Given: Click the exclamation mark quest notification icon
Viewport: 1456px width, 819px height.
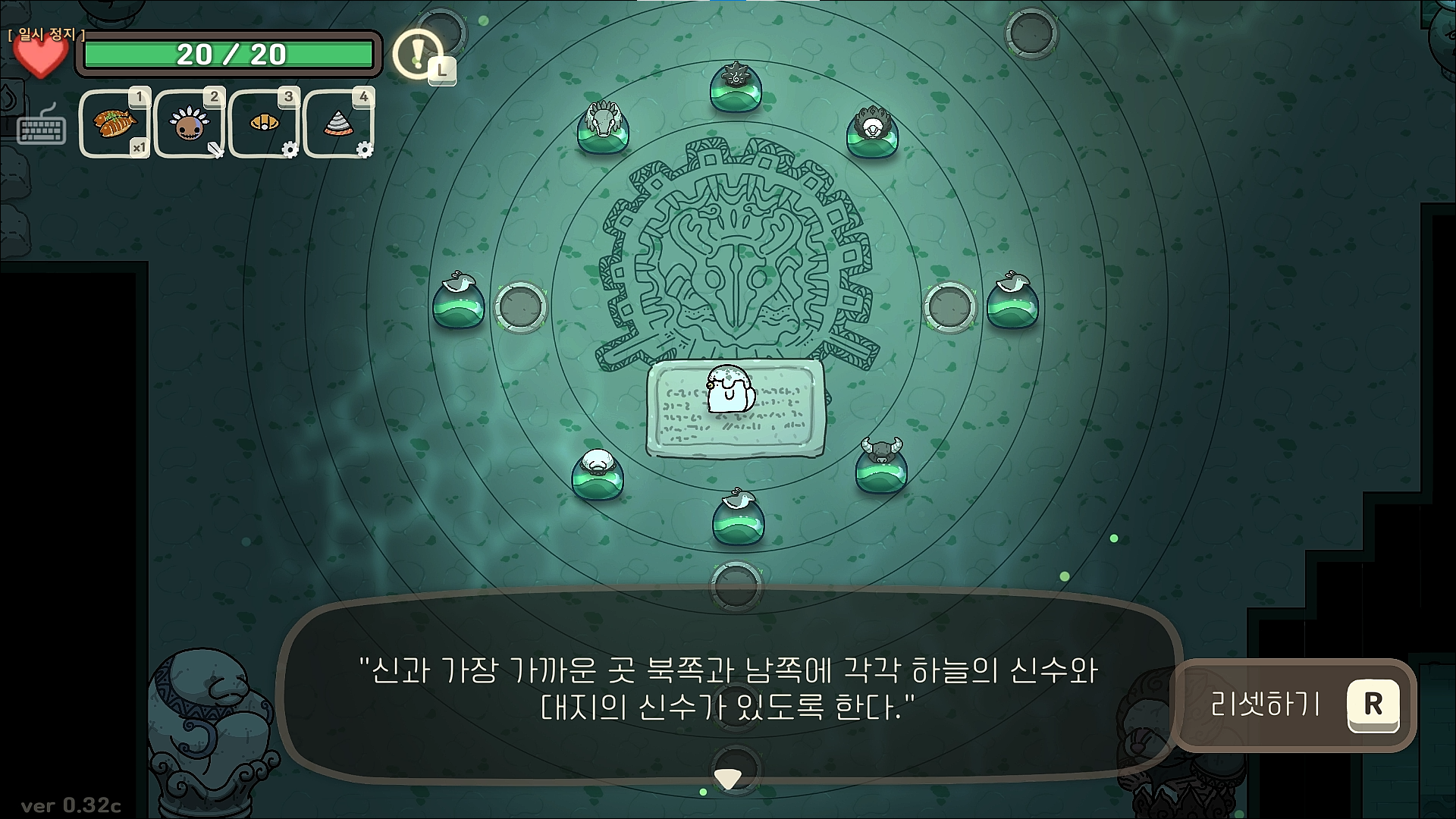Looking at the screenshot, I should (416, 52).
